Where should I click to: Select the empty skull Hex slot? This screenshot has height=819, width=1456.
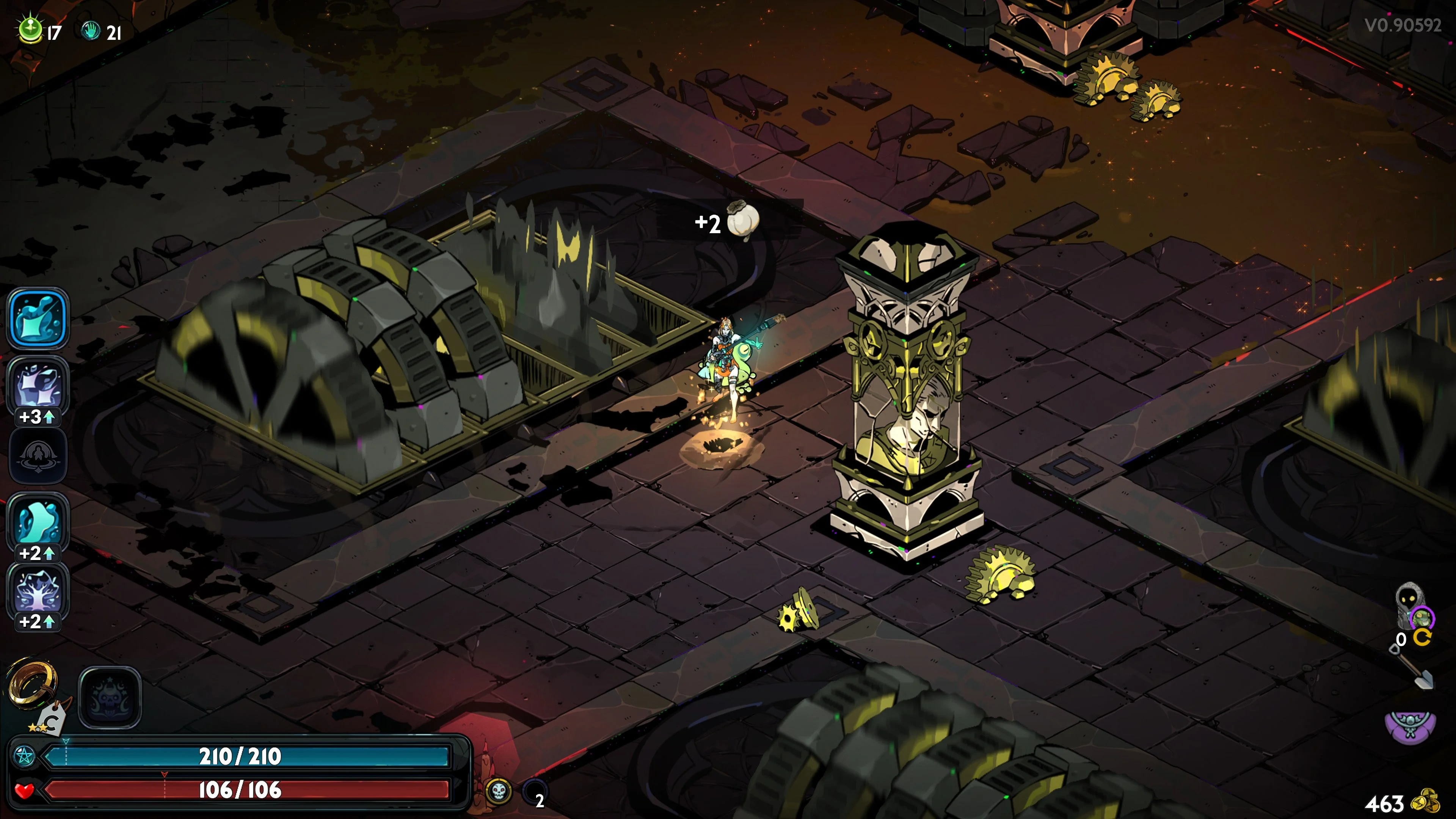coord(110,697)
